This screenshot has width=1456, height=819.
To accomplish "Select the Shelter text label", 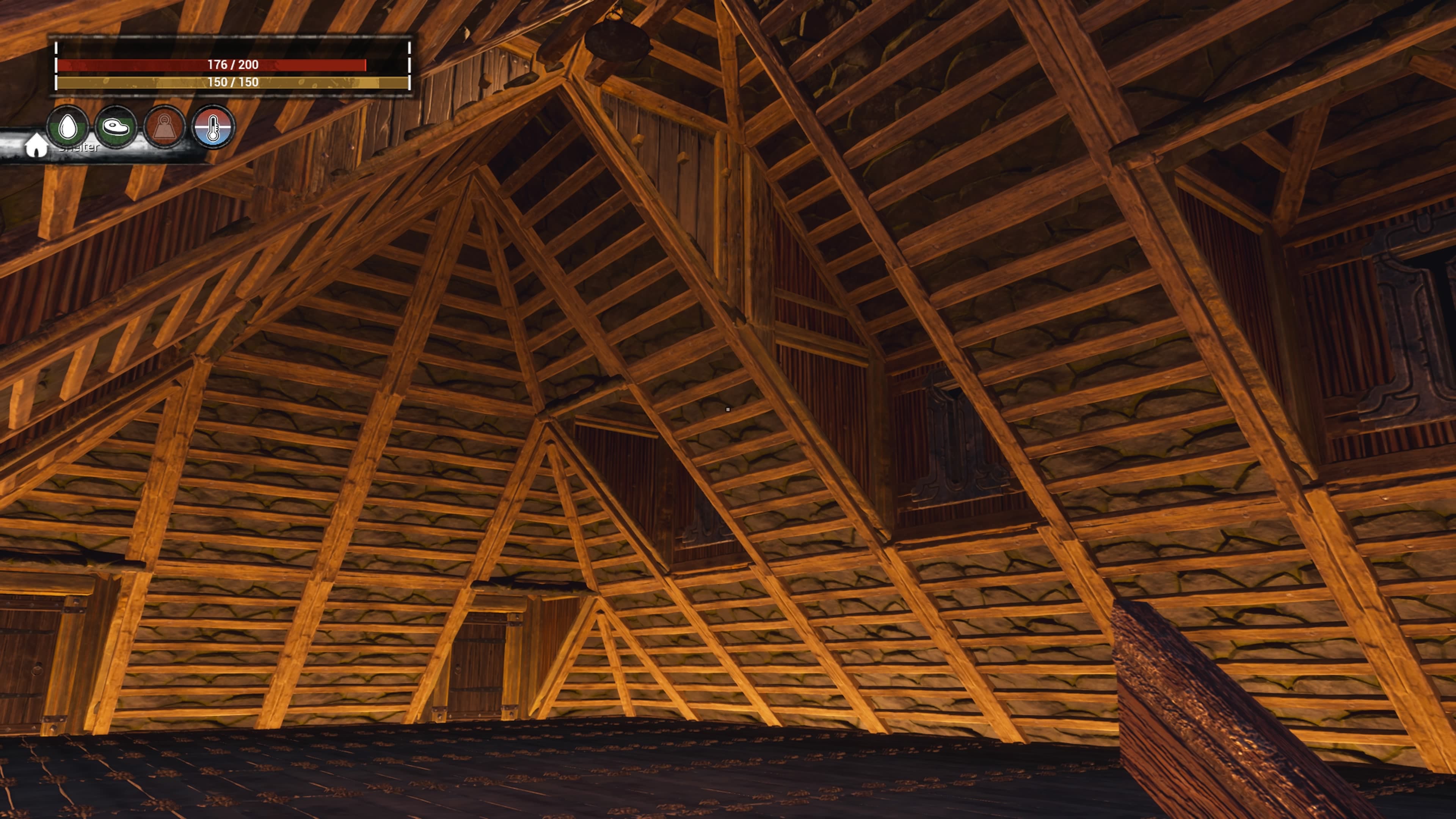I will click(x=77, y=148).
